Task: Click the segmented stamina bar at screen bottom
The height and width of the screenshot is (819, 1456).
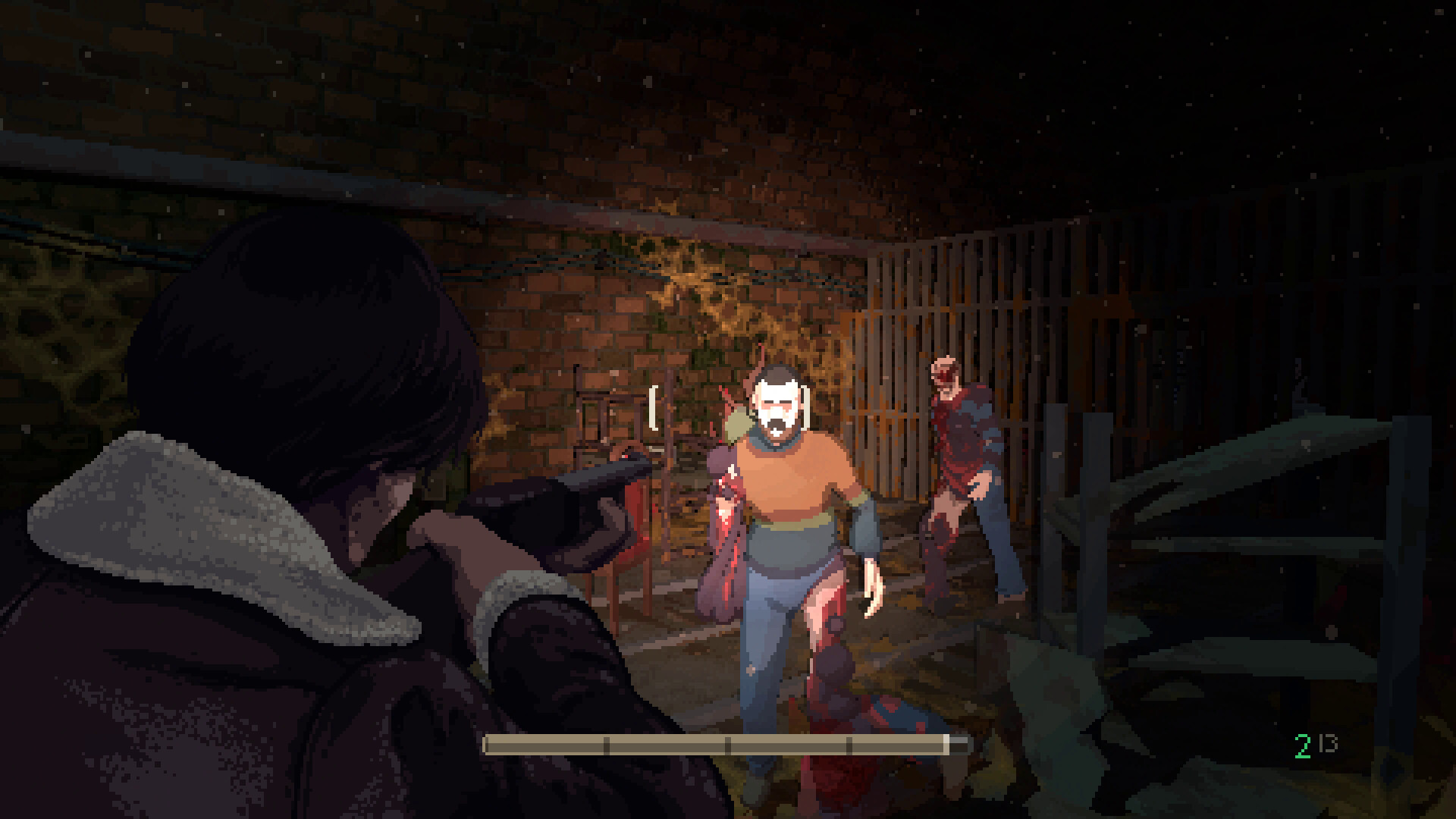Action: (720, 745)
